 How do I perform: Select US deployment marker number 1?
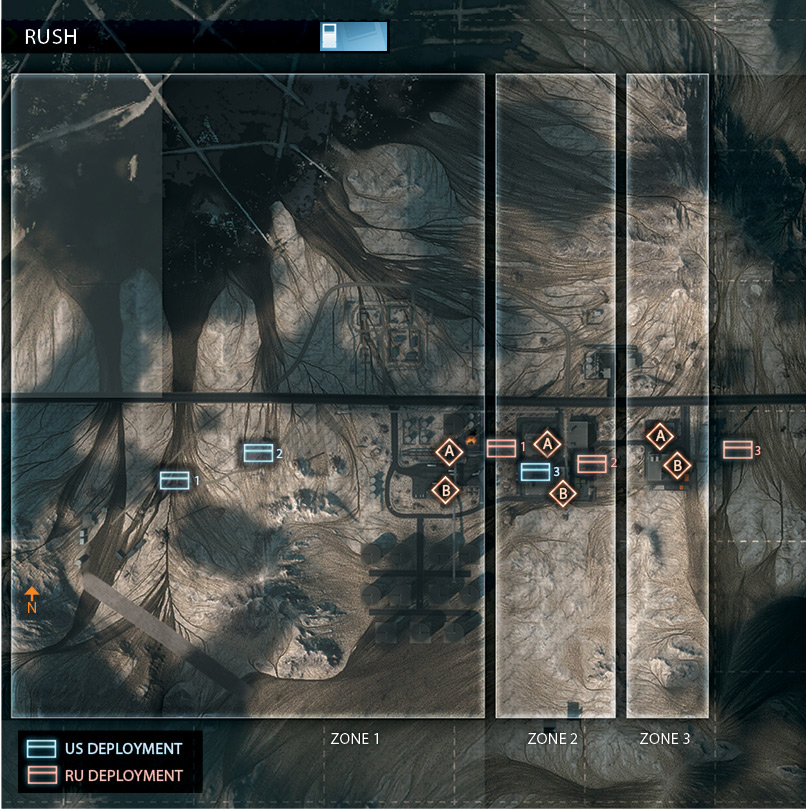click(x=174, y=481)
